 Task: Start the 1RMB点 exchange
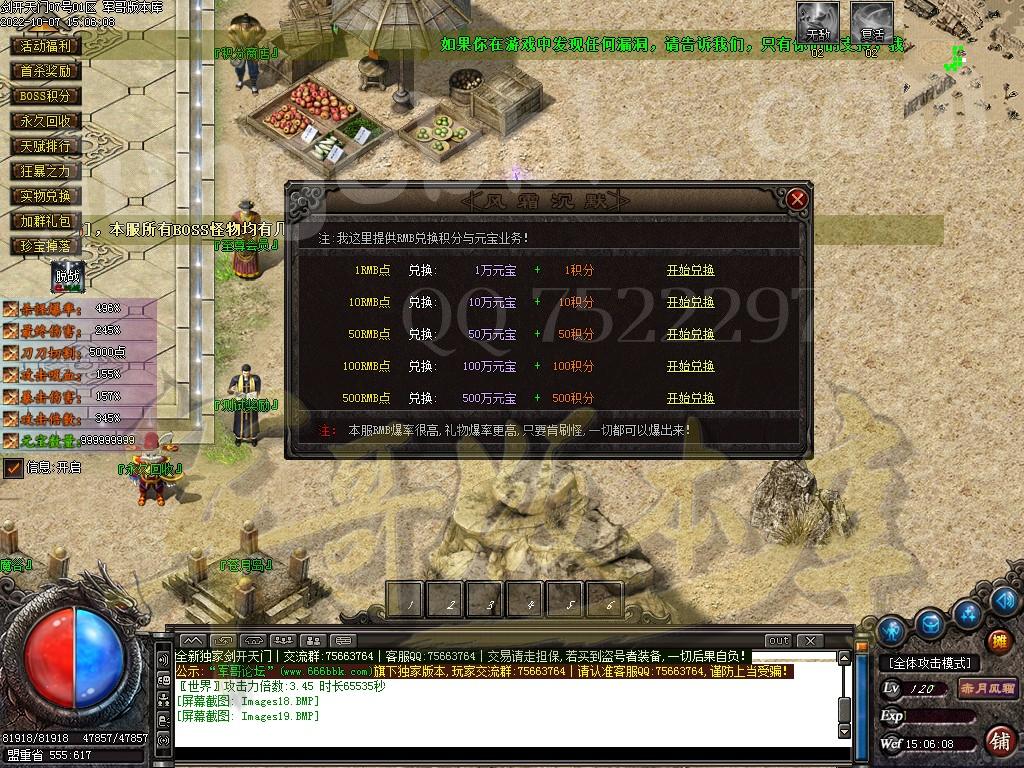click(690, 270)
